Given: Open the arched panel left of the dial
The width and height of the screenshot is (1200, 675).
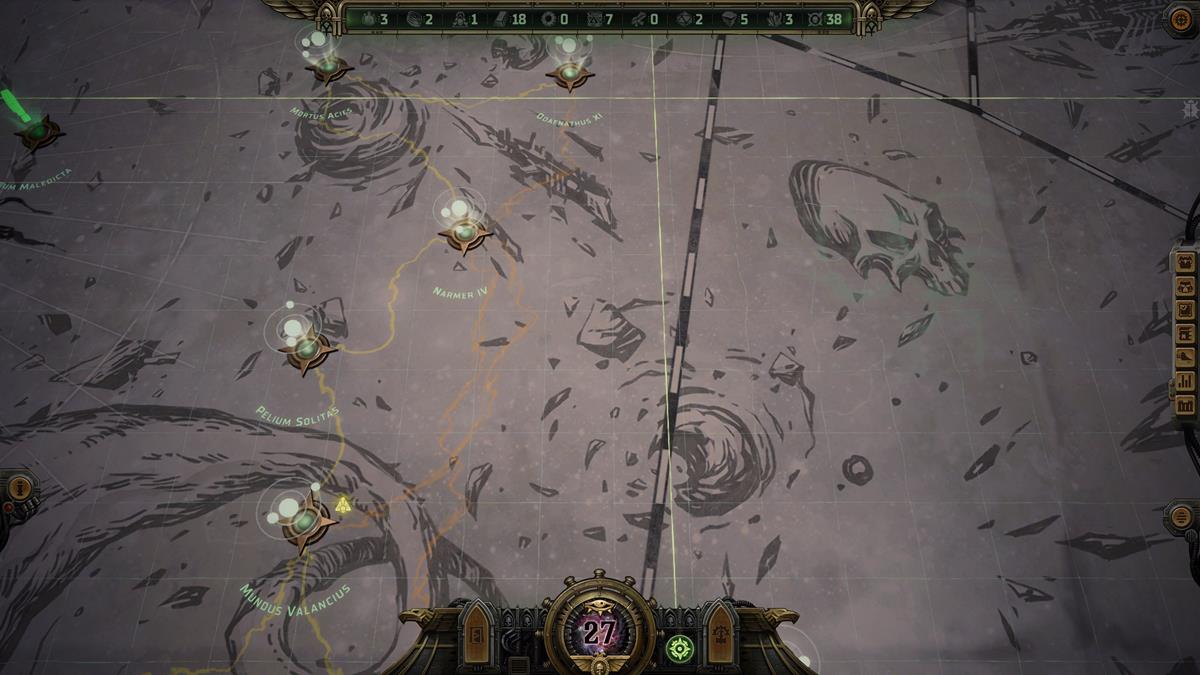Looking at the screenshot, I should pos(477,635).
